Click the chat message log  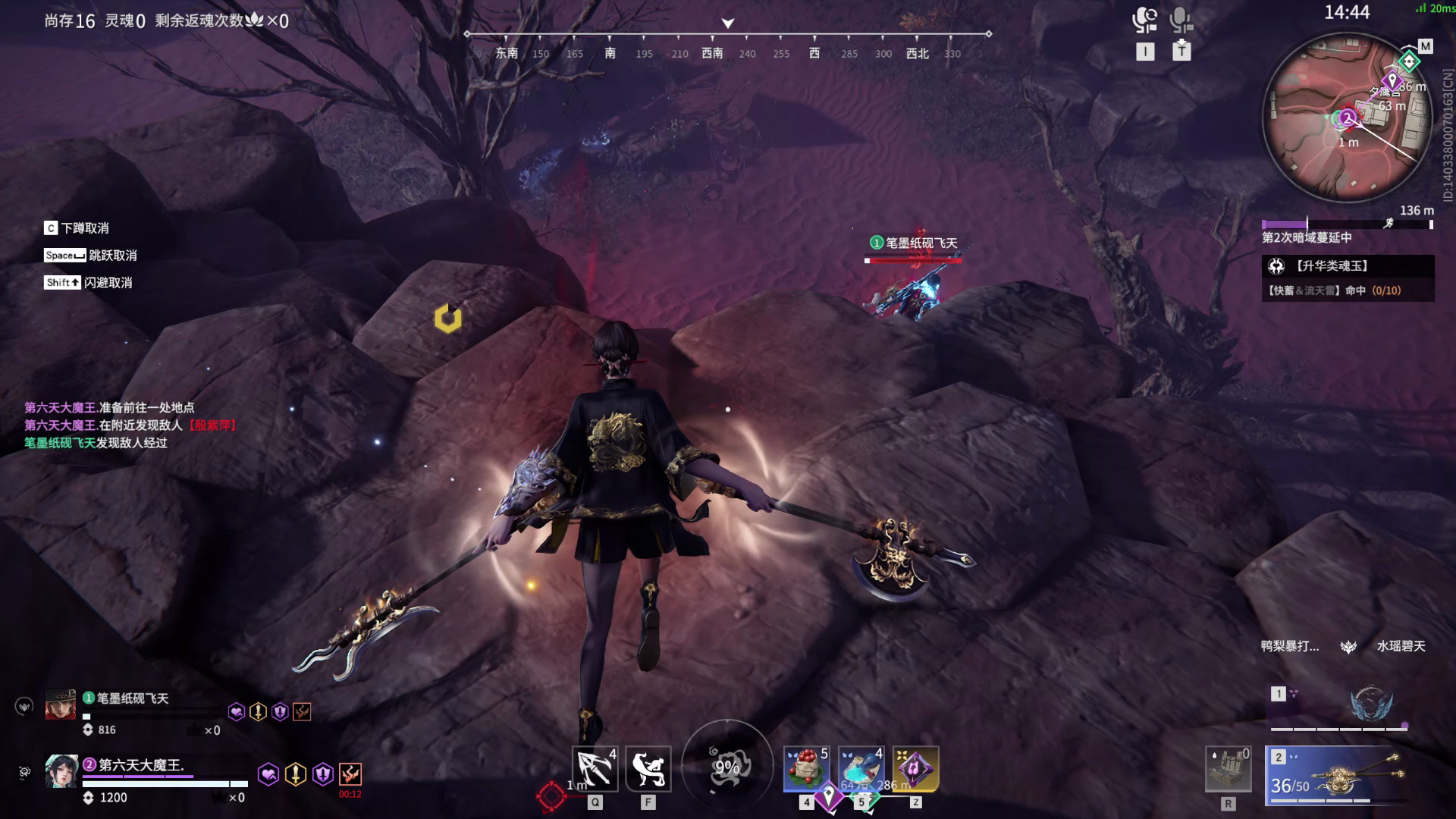130,425
